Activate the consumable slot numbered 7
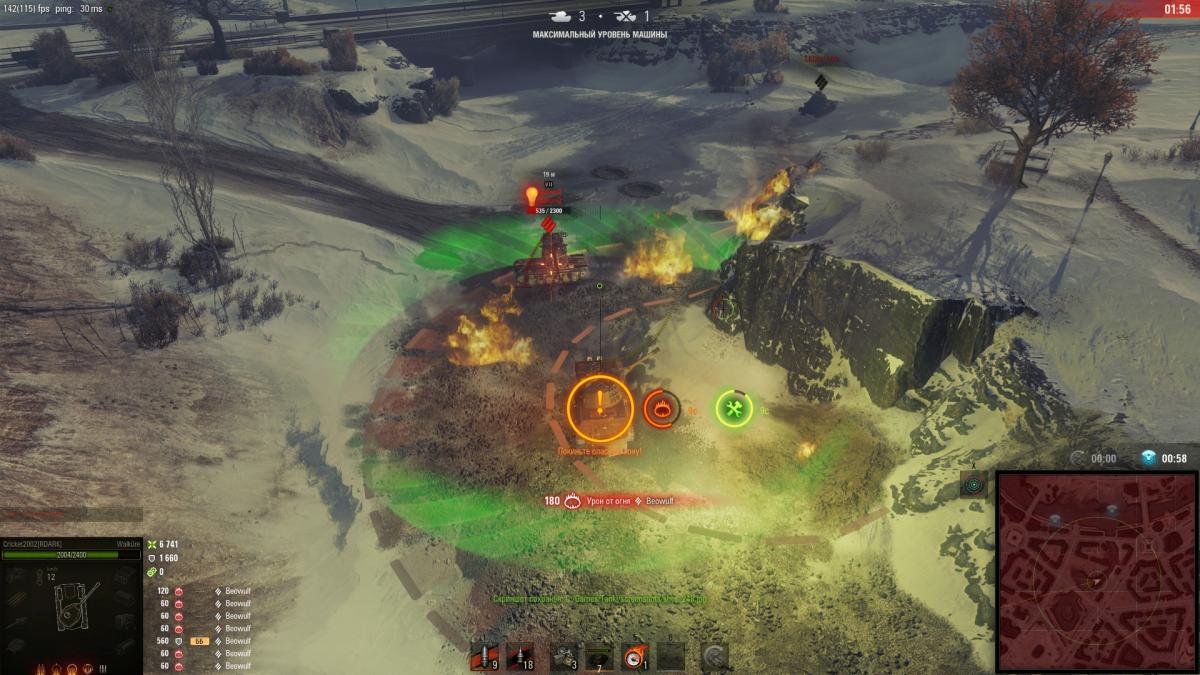Image resolution: width=1200 pixels, height=675 pixels. [x=599, y=656]
